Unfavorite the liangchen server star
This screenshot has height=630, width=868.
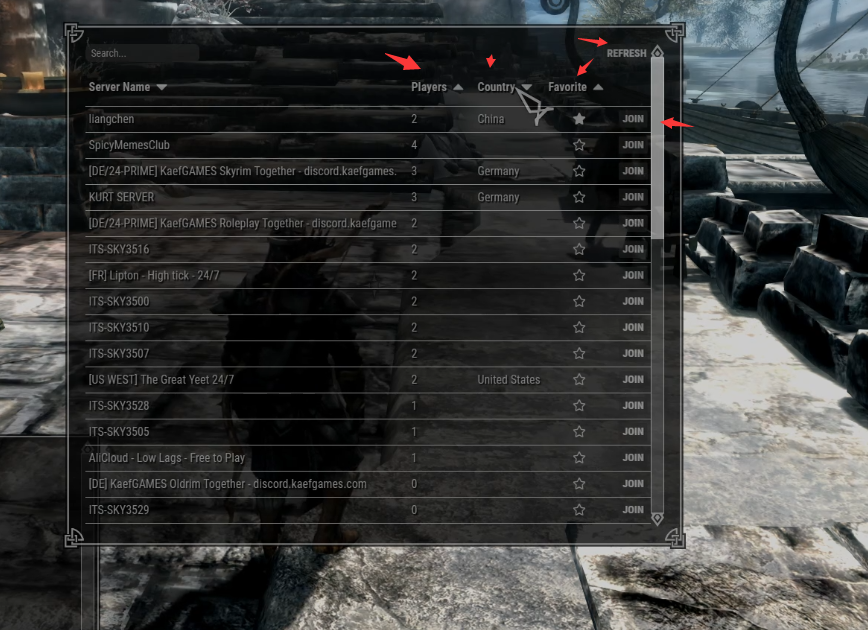tap(579, 119)
